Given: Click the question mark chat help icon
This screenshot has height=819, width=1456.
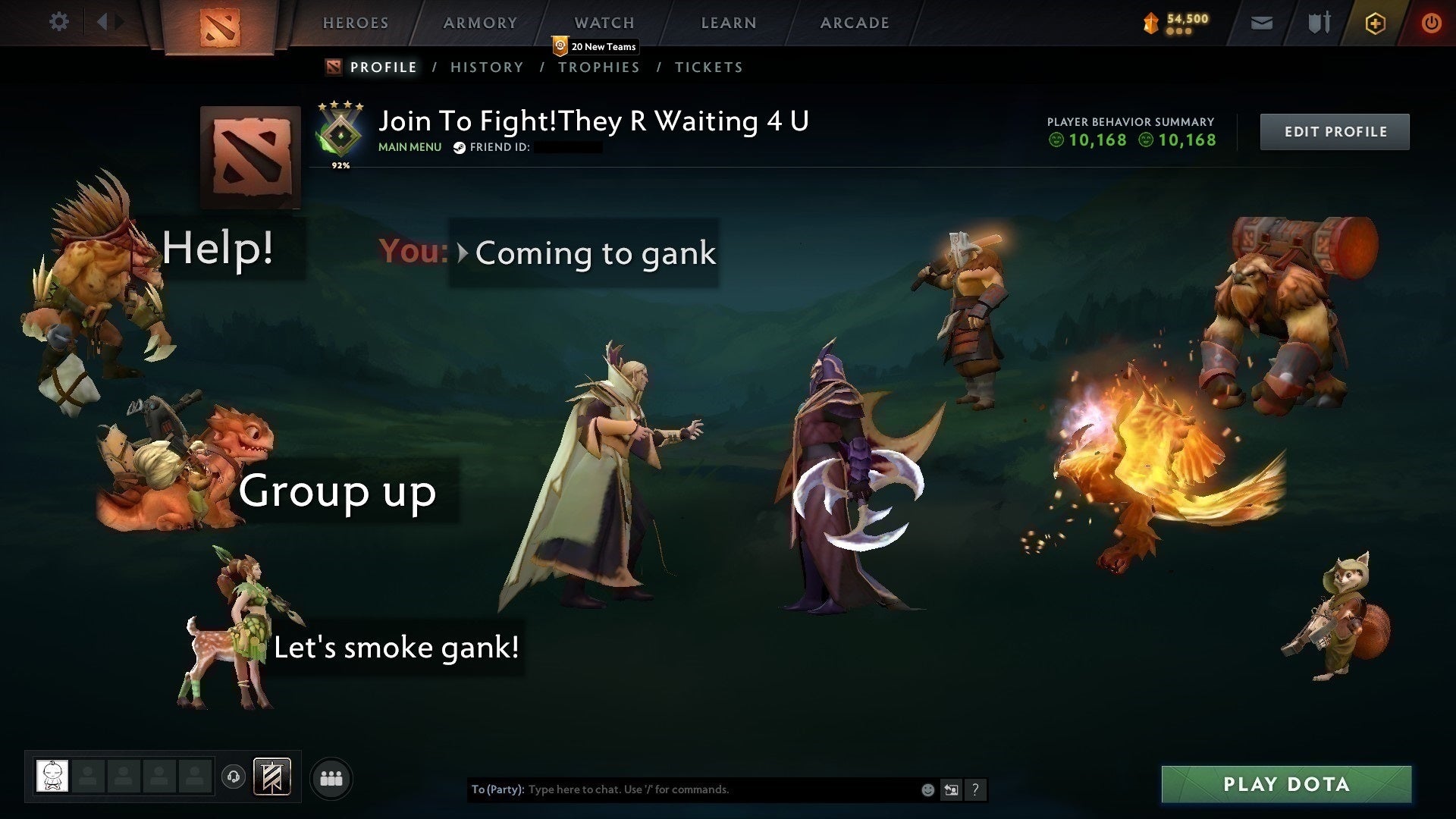Looking at the screenshot, I should [975, 789].
